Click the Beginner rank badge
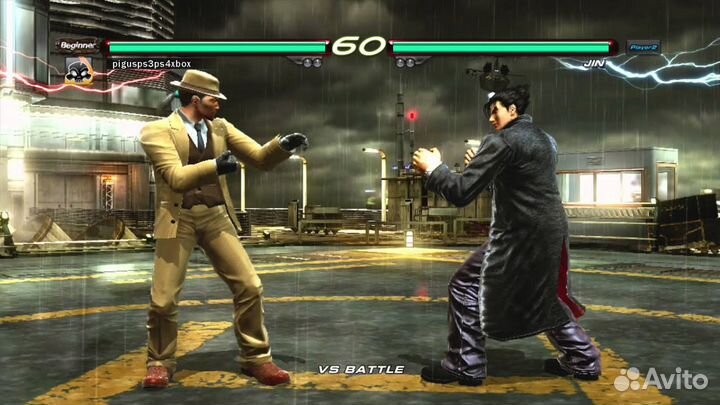Screen dimensions: 720x405 click(79, 46)
